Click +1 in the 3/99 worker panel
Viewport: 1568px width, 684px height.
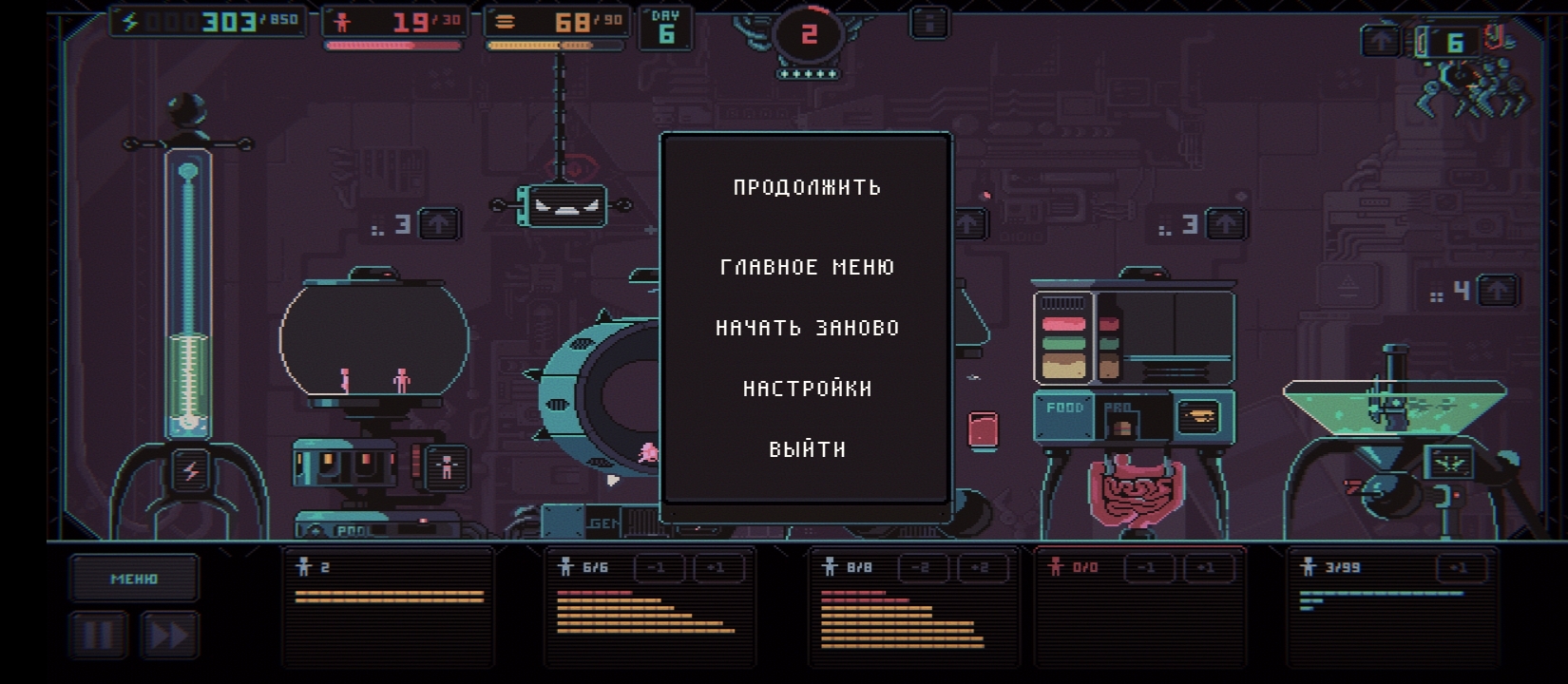[1459, 568]
